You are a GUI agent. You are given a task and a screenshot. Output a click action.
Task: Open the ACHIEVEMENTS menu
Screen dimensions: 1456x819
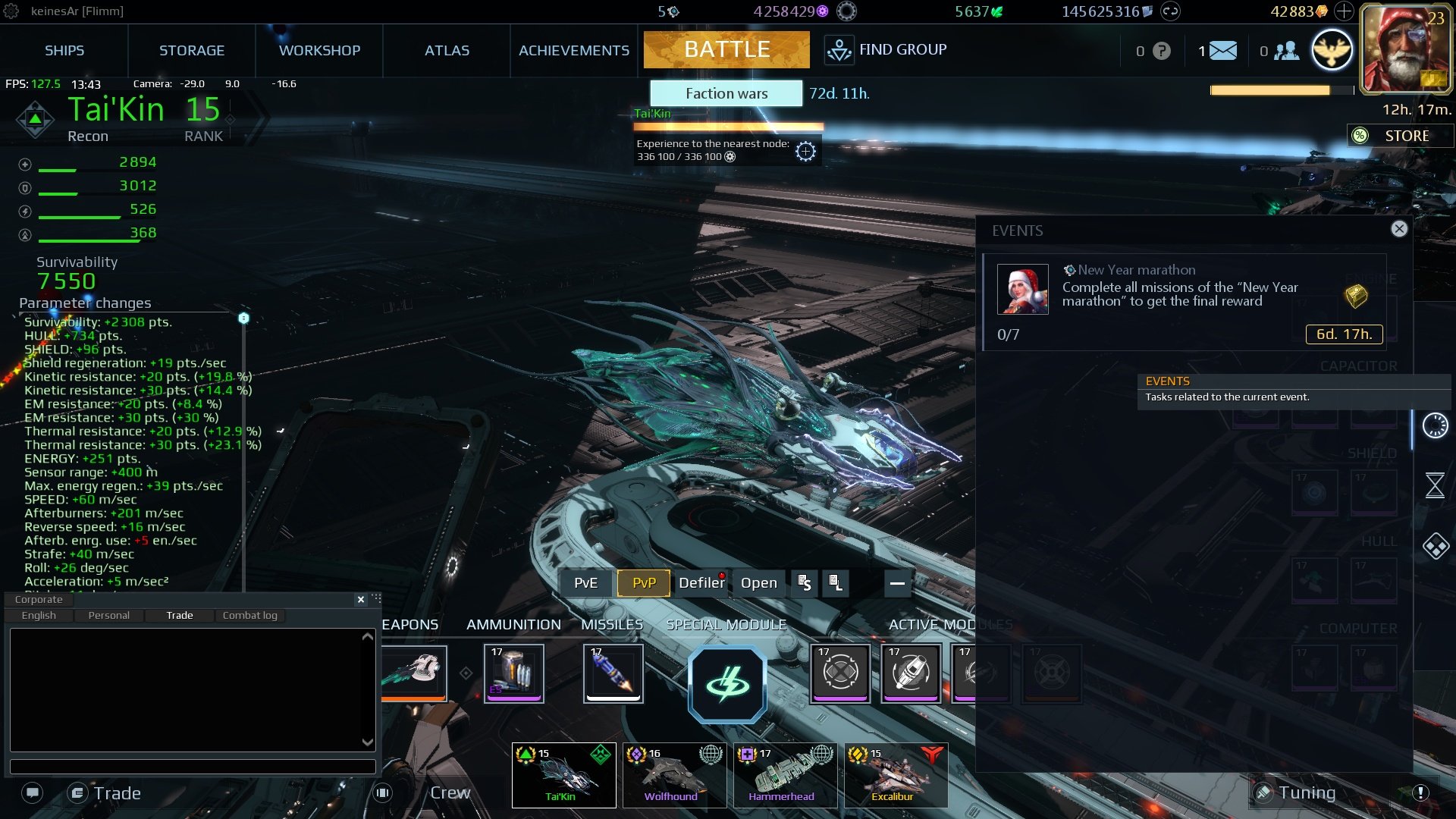573,50
